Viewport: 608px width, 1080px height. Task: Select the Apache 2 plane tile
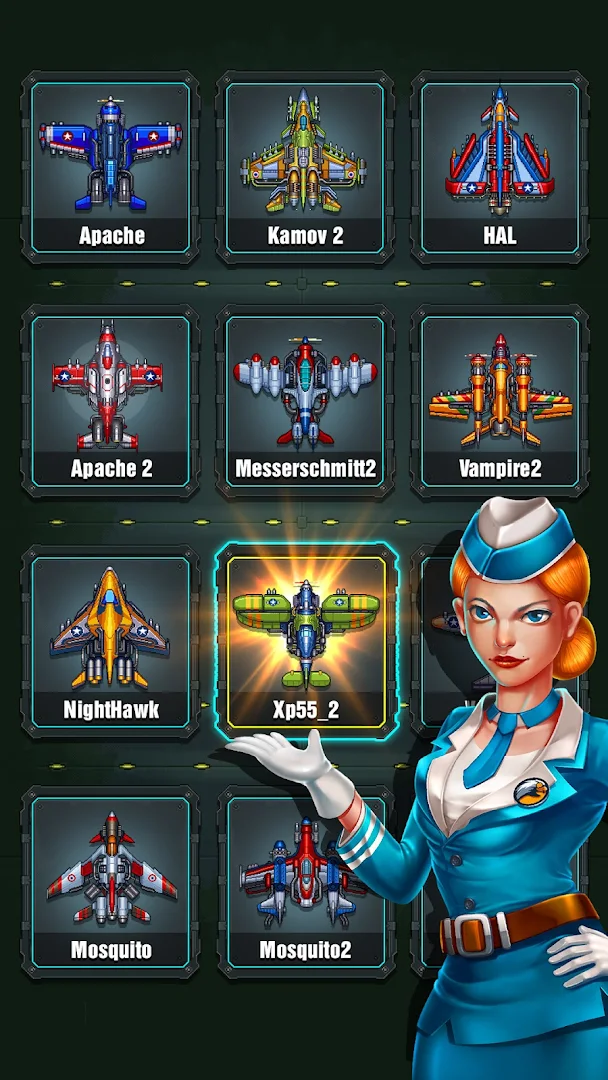point(111,400)
